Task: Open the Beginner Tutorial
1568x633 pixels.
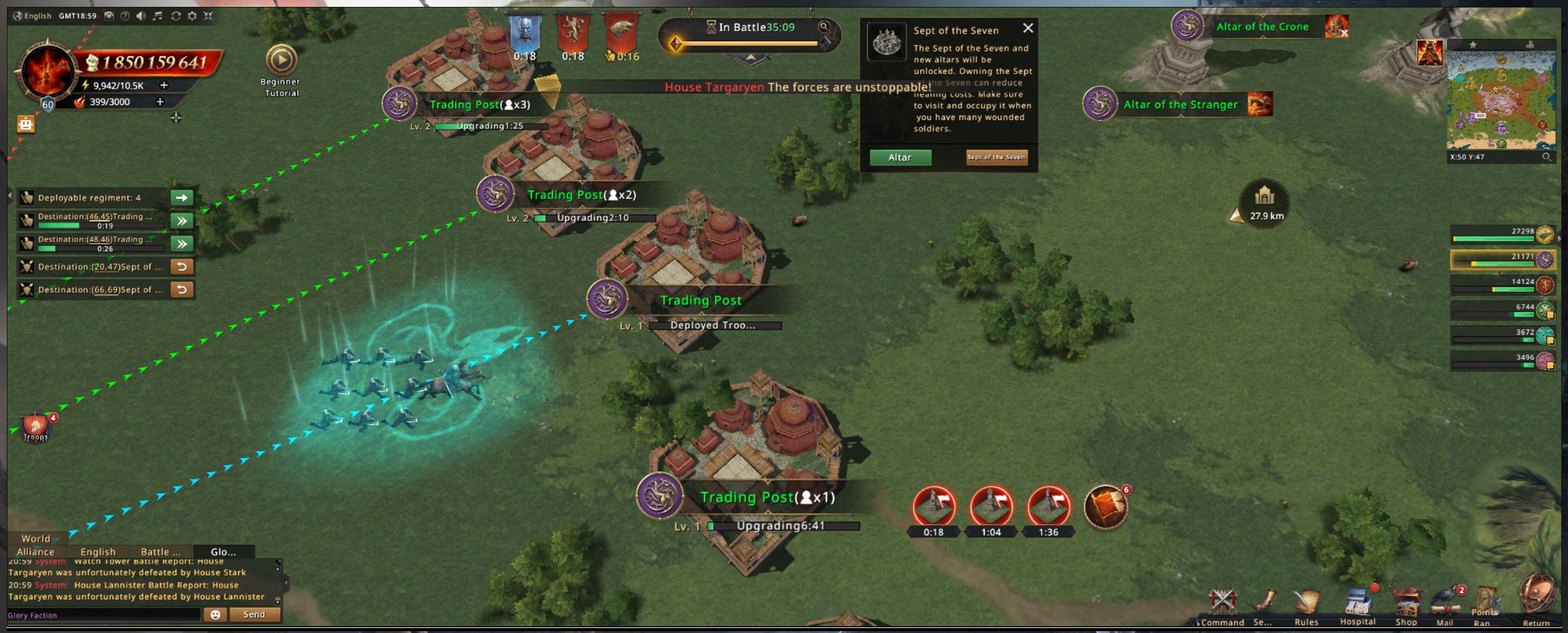Action: [x=281, y=61]
